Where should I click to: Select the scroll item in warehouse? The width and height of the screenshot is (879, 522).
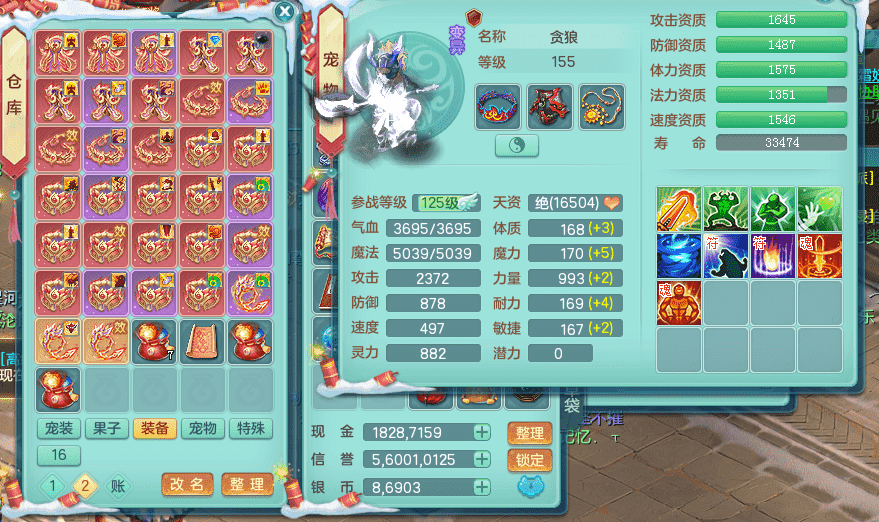coord(202,341)
